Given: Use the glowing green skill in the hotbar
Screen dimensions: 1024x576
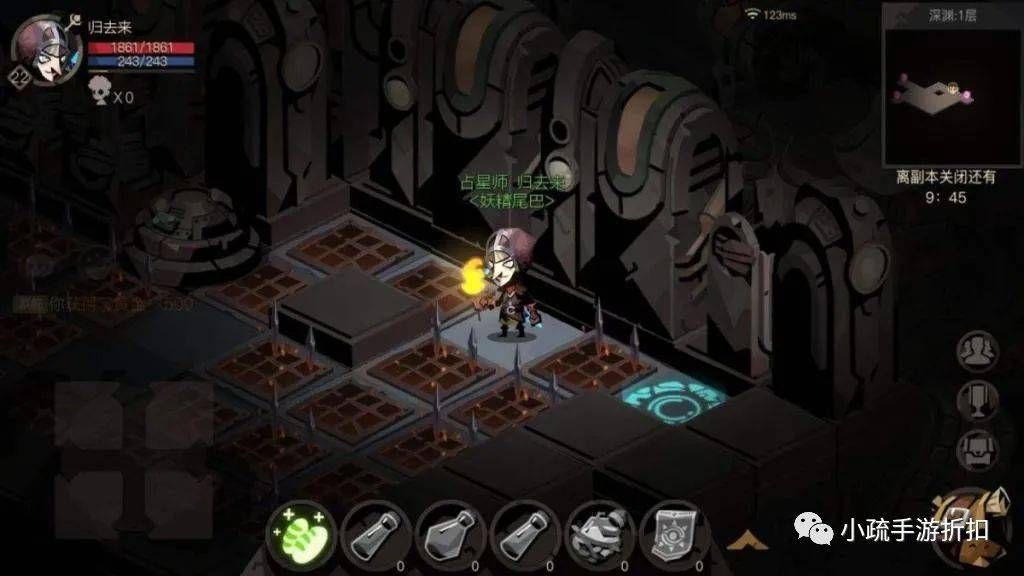Looking at the screenshot, I should click(x=300, y=535).
